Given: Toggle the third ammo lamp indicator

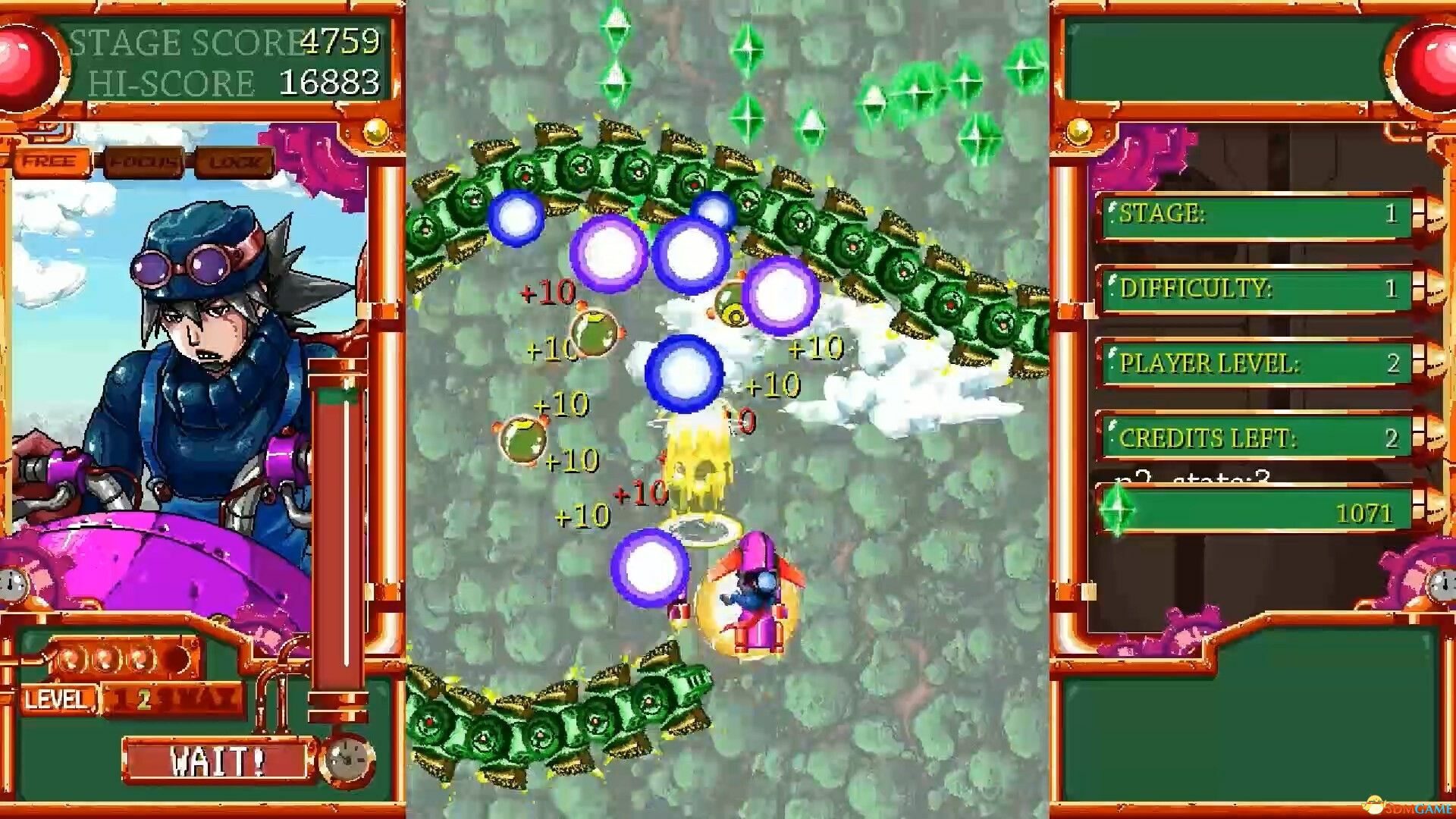Looking at the screenshot, I should [142, 658].
